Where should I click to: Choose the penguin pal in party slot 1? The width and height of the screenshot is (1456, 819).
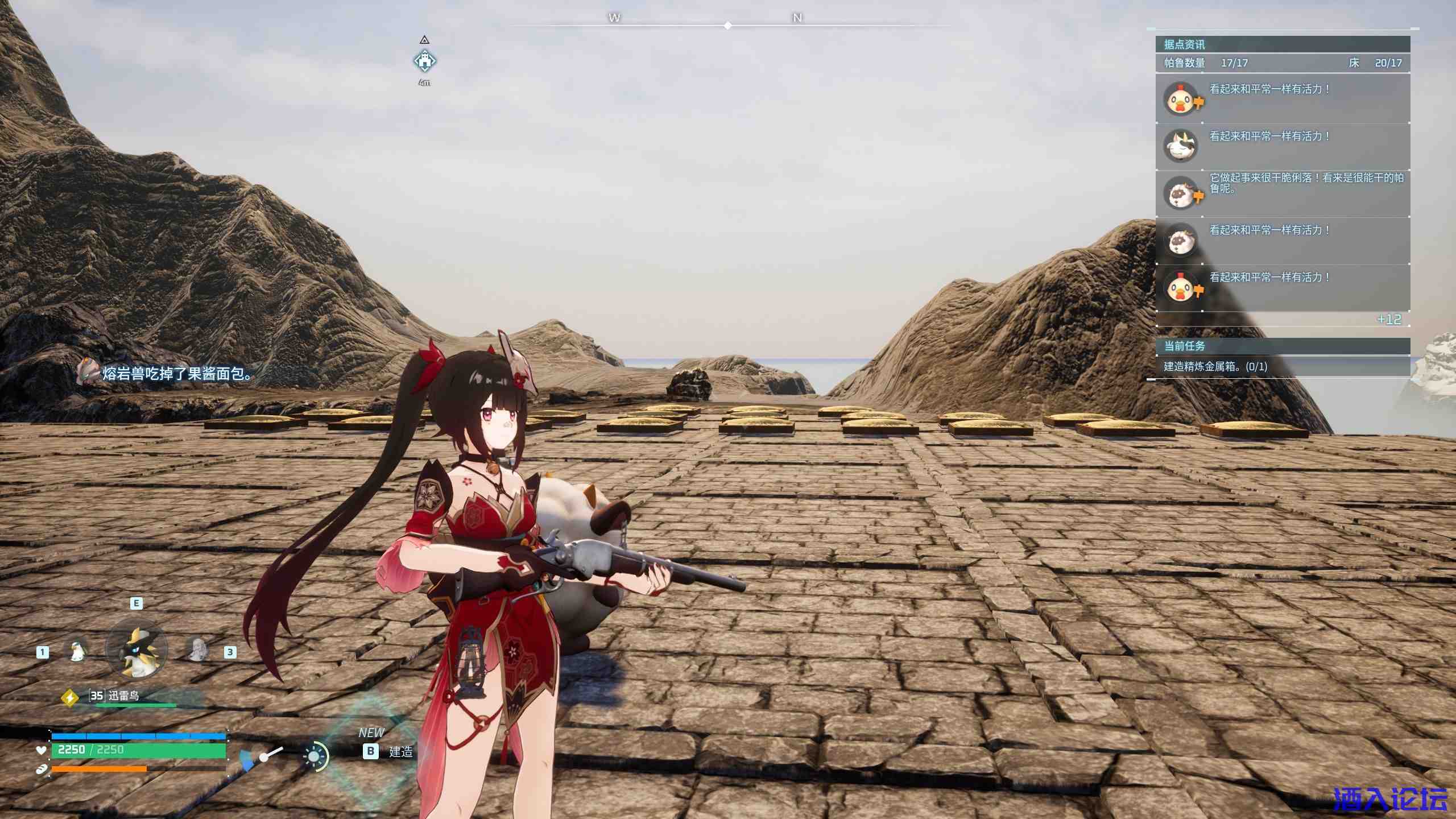coord(77,651)
